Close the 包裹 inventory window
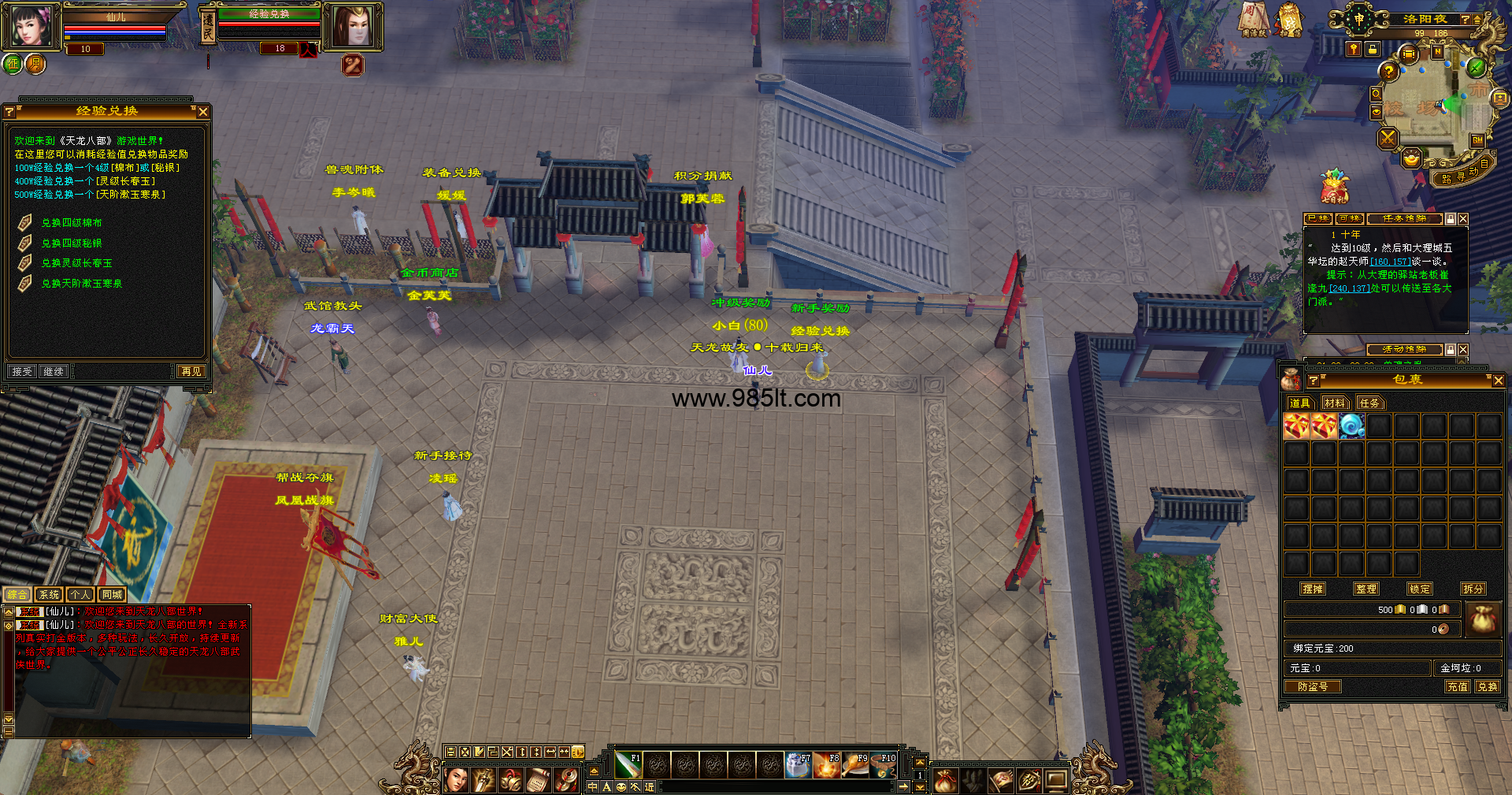The width and height of the screenshot is (1512, 795). pos(1498,381)
